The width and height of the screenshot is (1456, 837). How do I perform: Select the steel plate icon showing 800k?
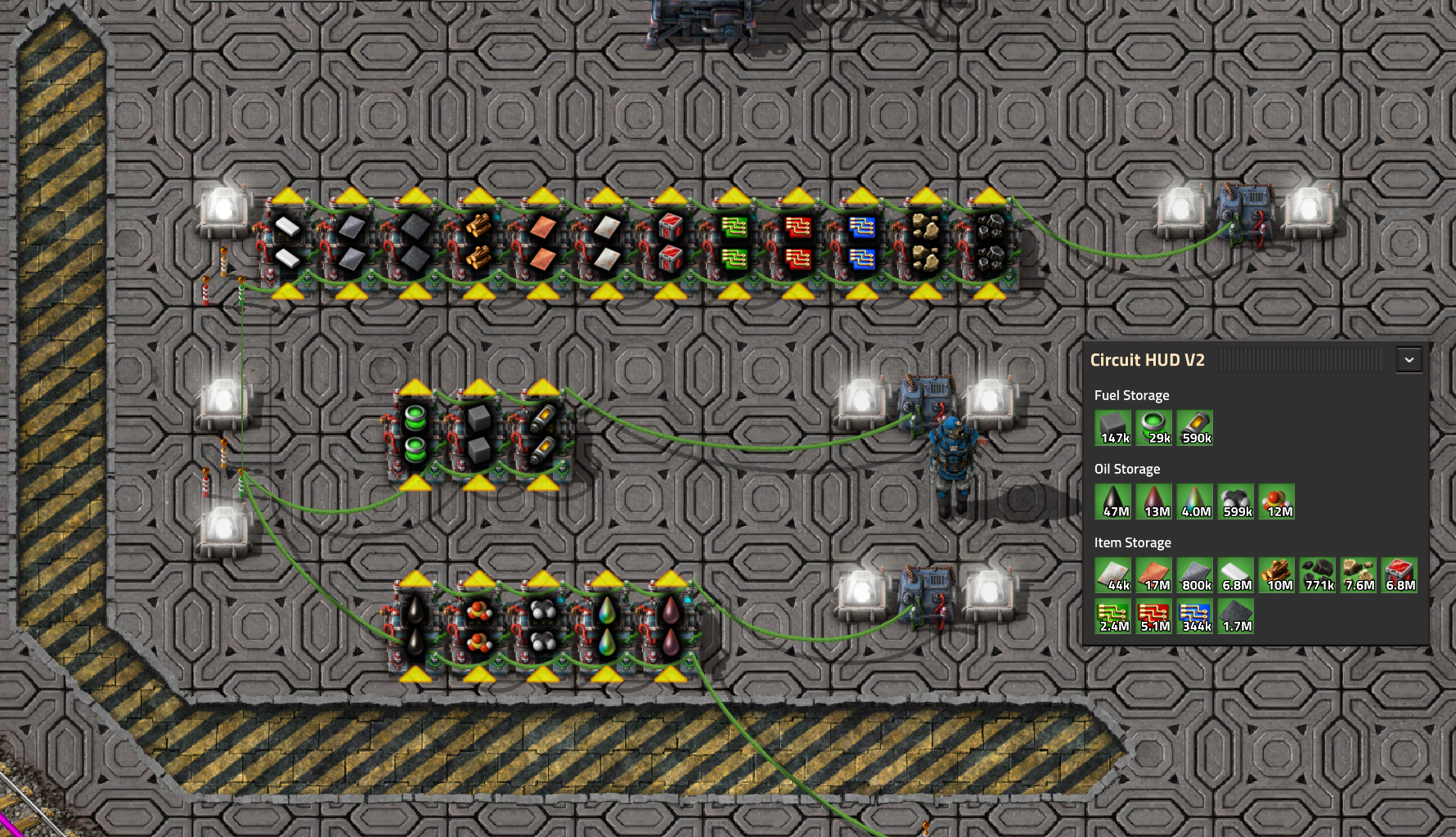pyautogui.click(x=1194, y=575)
